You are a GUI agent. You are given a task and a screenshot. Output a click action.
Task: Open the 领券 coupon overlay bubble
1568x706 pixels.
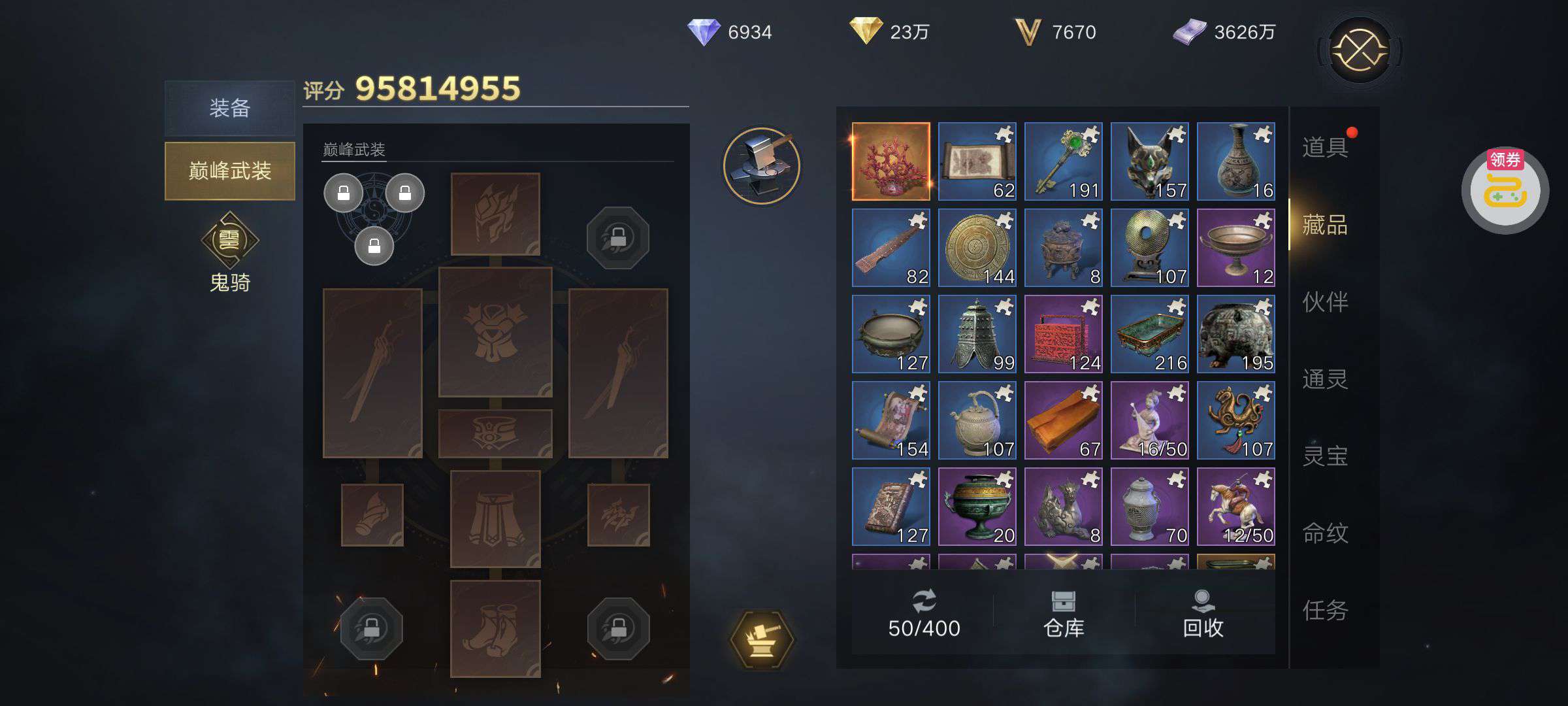1505,190
